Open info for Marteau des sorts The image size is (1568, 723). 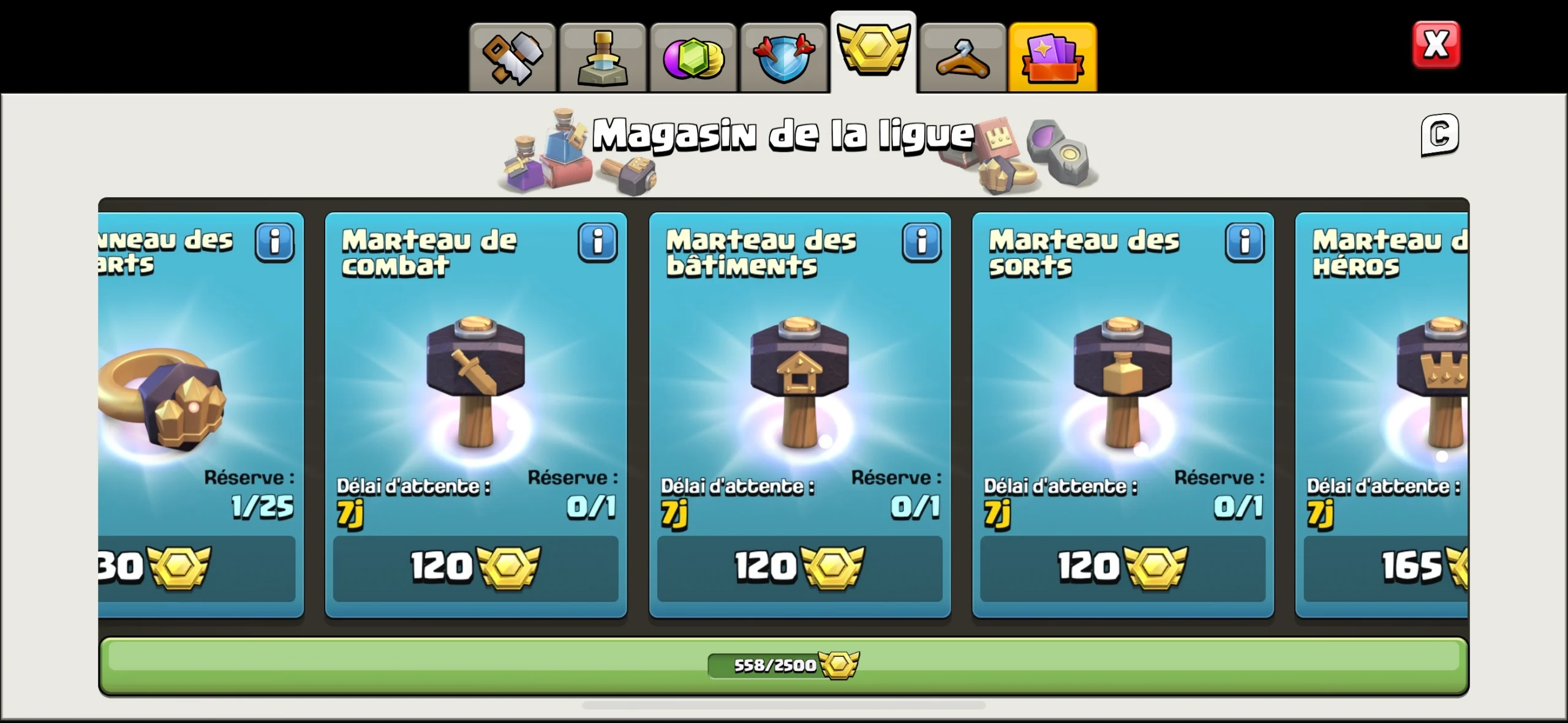pos(1245,242)
